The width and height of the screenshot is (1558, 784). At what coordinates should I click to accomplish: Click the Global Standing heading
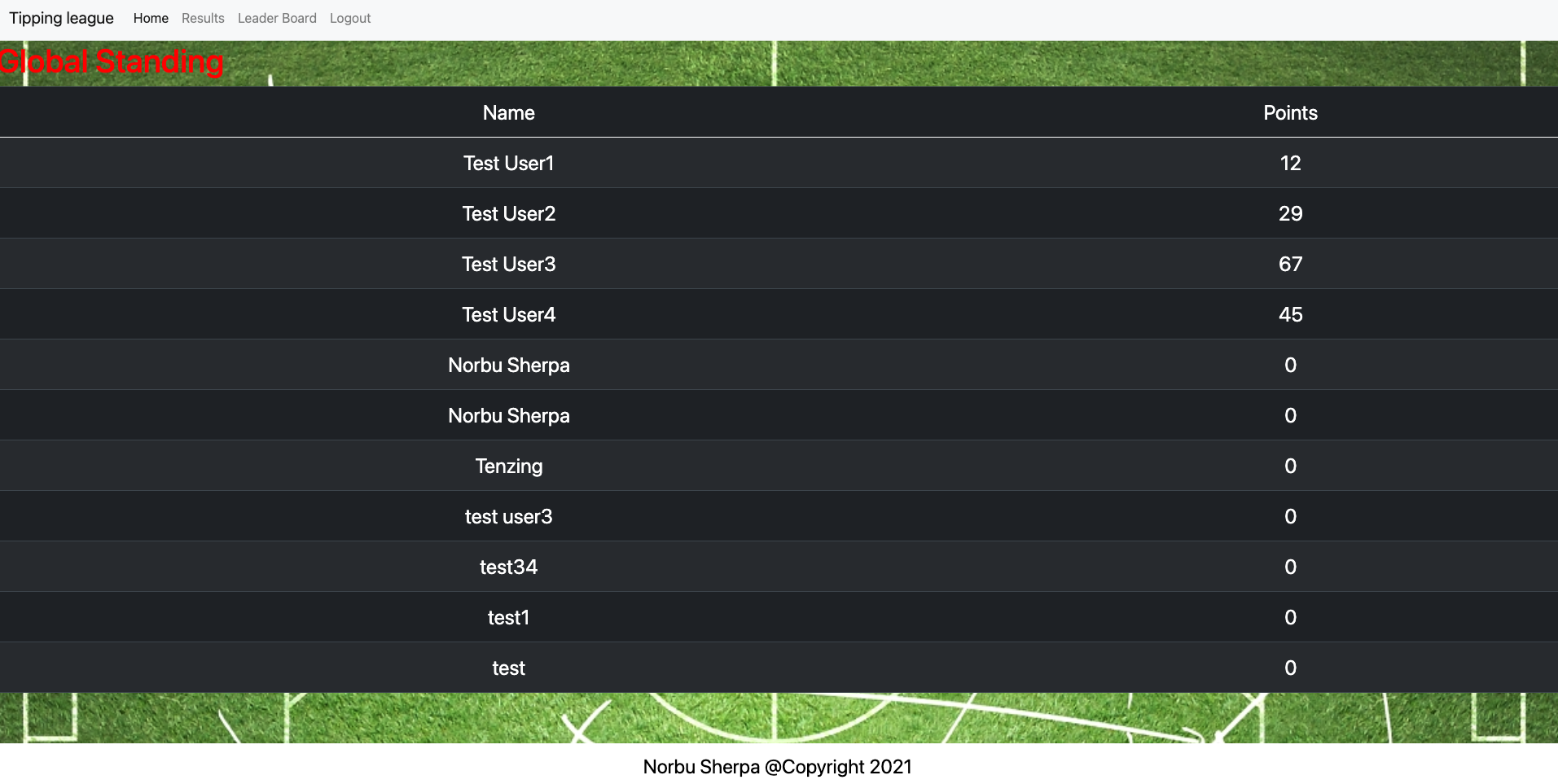(x=112, y=61)
